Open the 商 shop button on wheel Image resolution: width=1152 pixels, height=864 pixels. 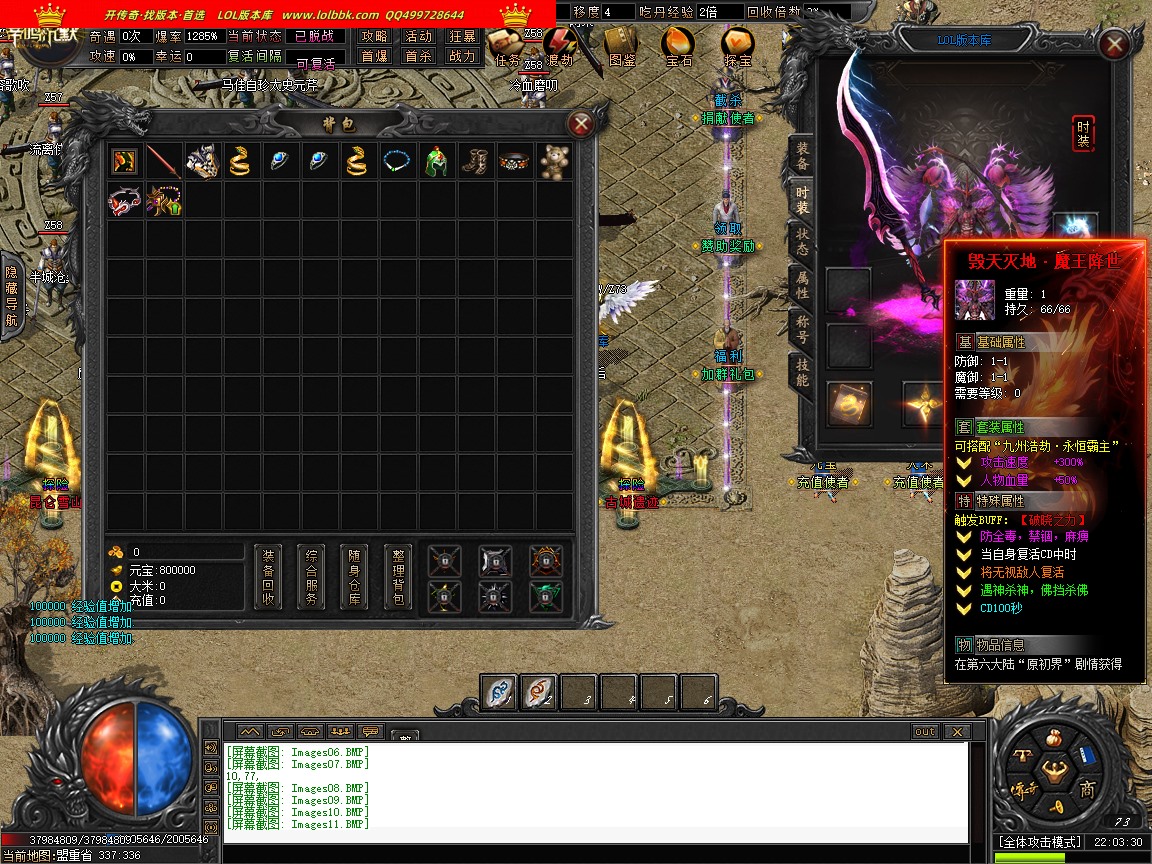pos(1087,789)
